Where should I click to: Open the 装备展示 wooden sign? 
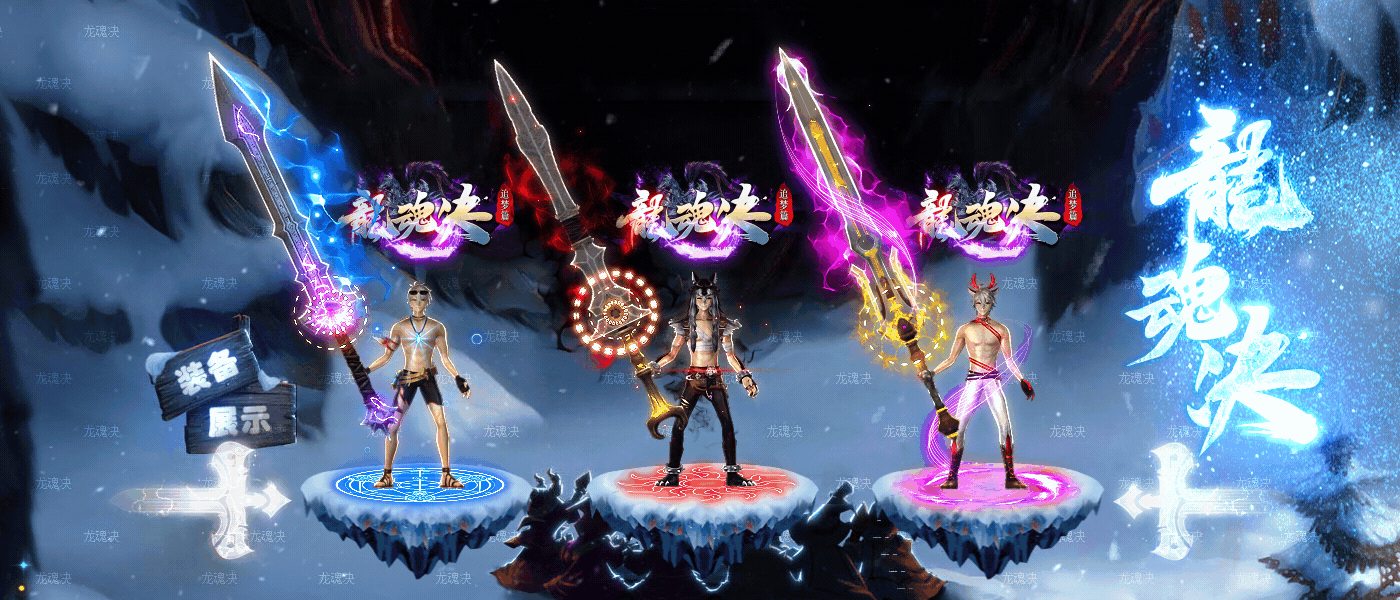pyautogui.click(x=224, y=392)
